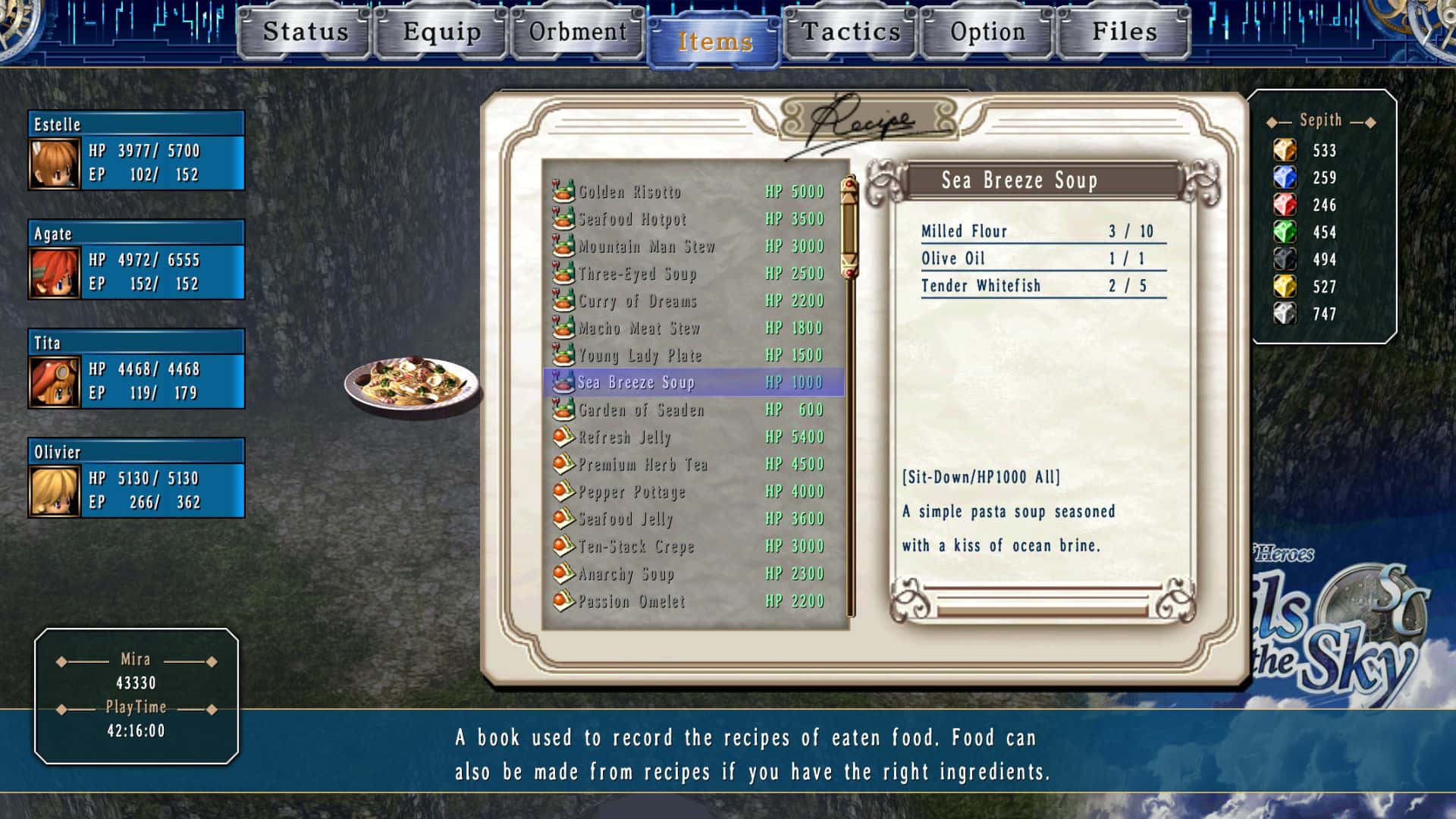Switch to the Orbment tab
The image size is (1456, 819).
[577, 33]
